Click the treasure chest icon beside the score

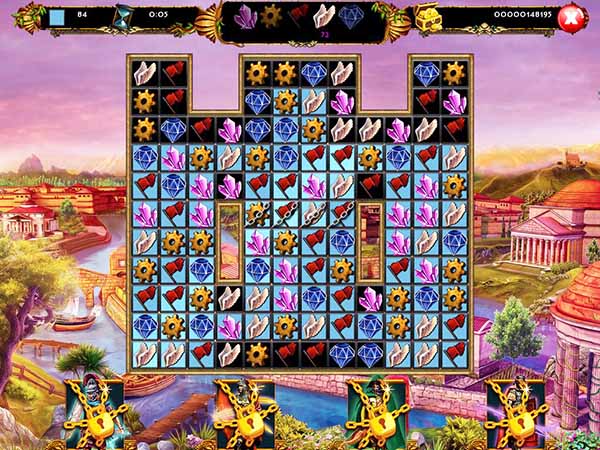click(430, 16)
